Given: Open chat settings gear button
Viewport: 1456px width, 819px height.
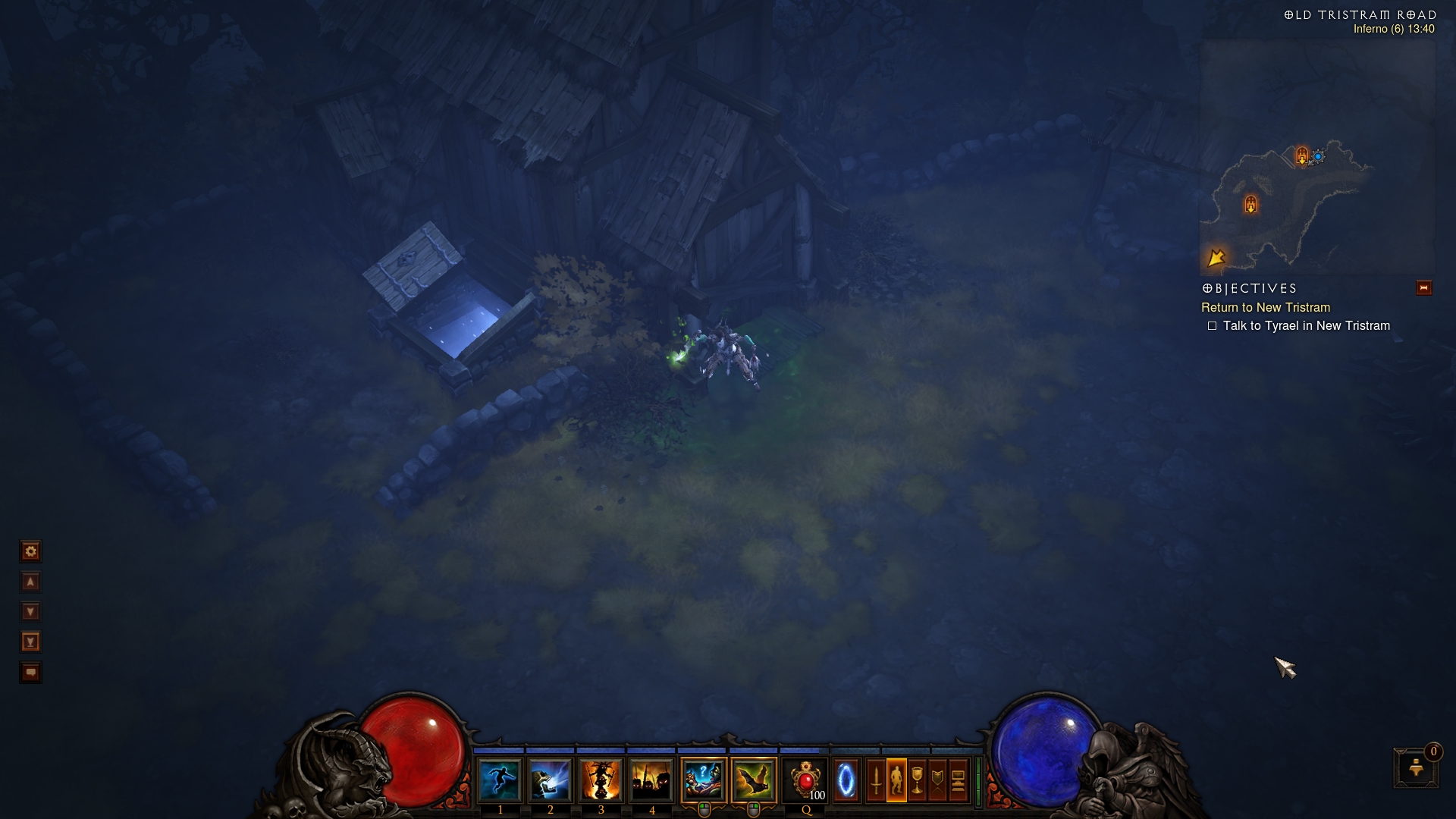Looking at the screenshot, I should pyautogui.click(x=30, y=551).
